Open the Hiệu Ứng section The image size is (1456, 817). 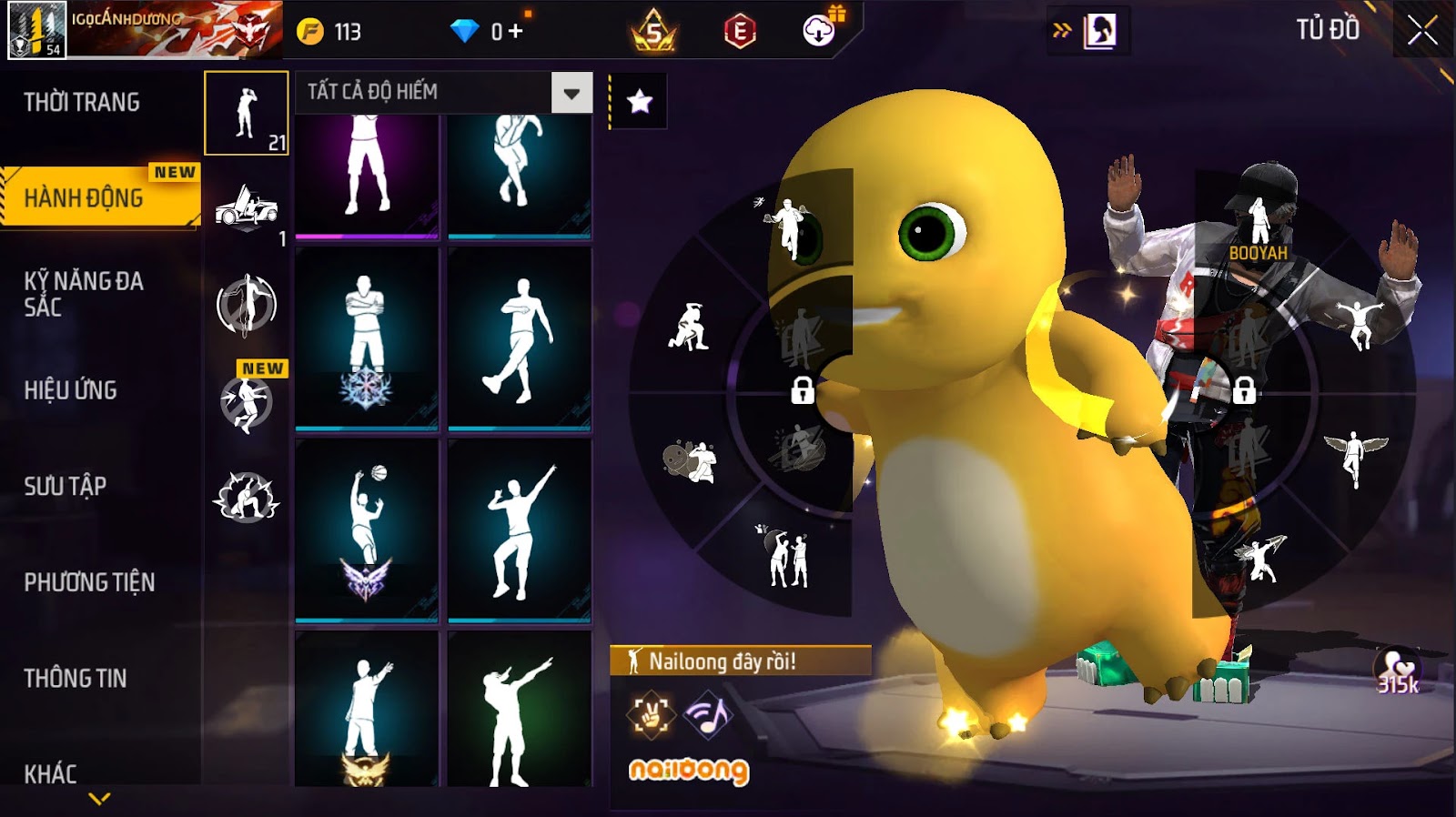[x=71, y=390]
